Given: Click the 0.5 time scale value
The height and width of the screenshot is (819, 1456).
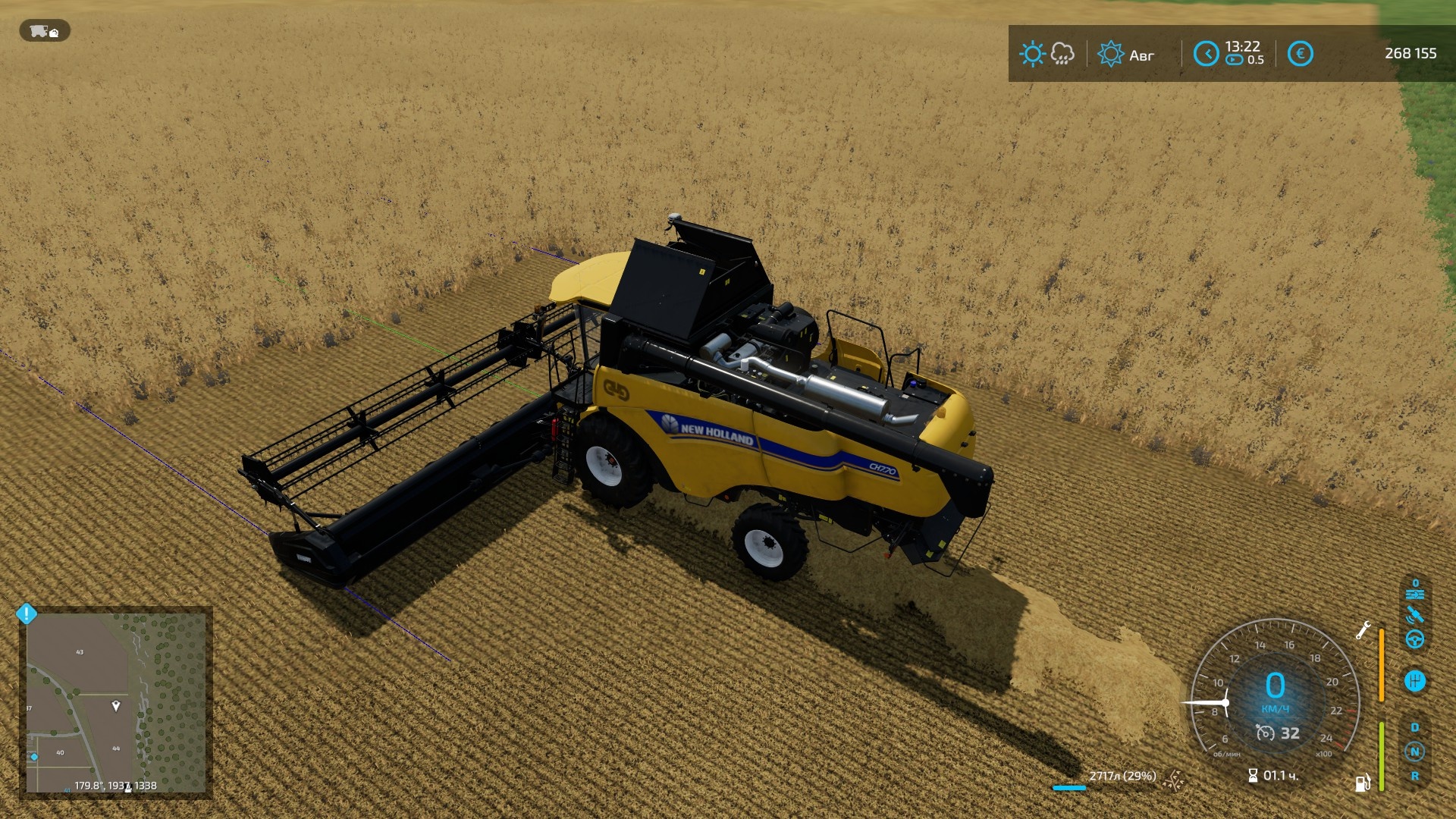Looking at the screenshot, I should (x=1257, y=59).
